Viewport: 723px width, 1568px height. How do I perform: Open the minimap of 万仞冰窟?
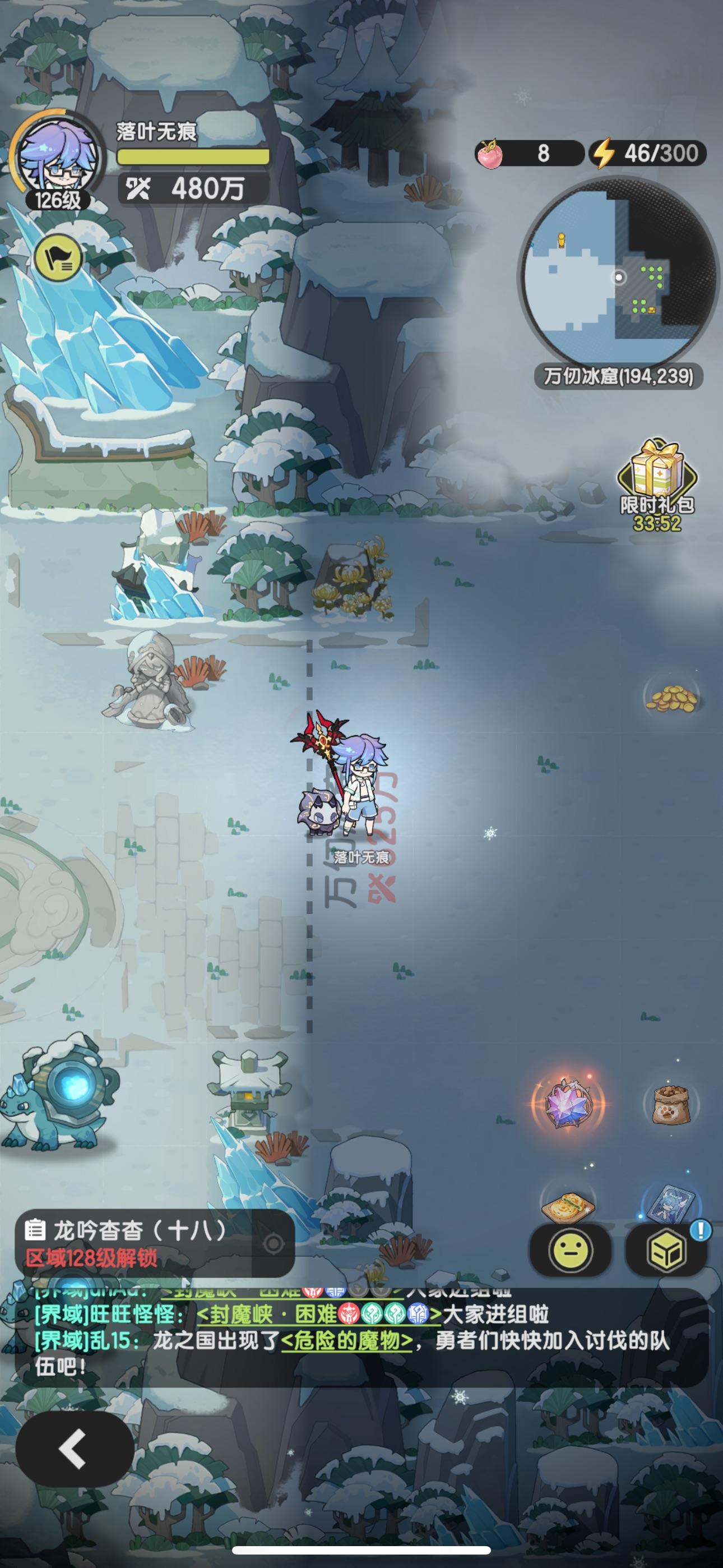coord(619,277)
